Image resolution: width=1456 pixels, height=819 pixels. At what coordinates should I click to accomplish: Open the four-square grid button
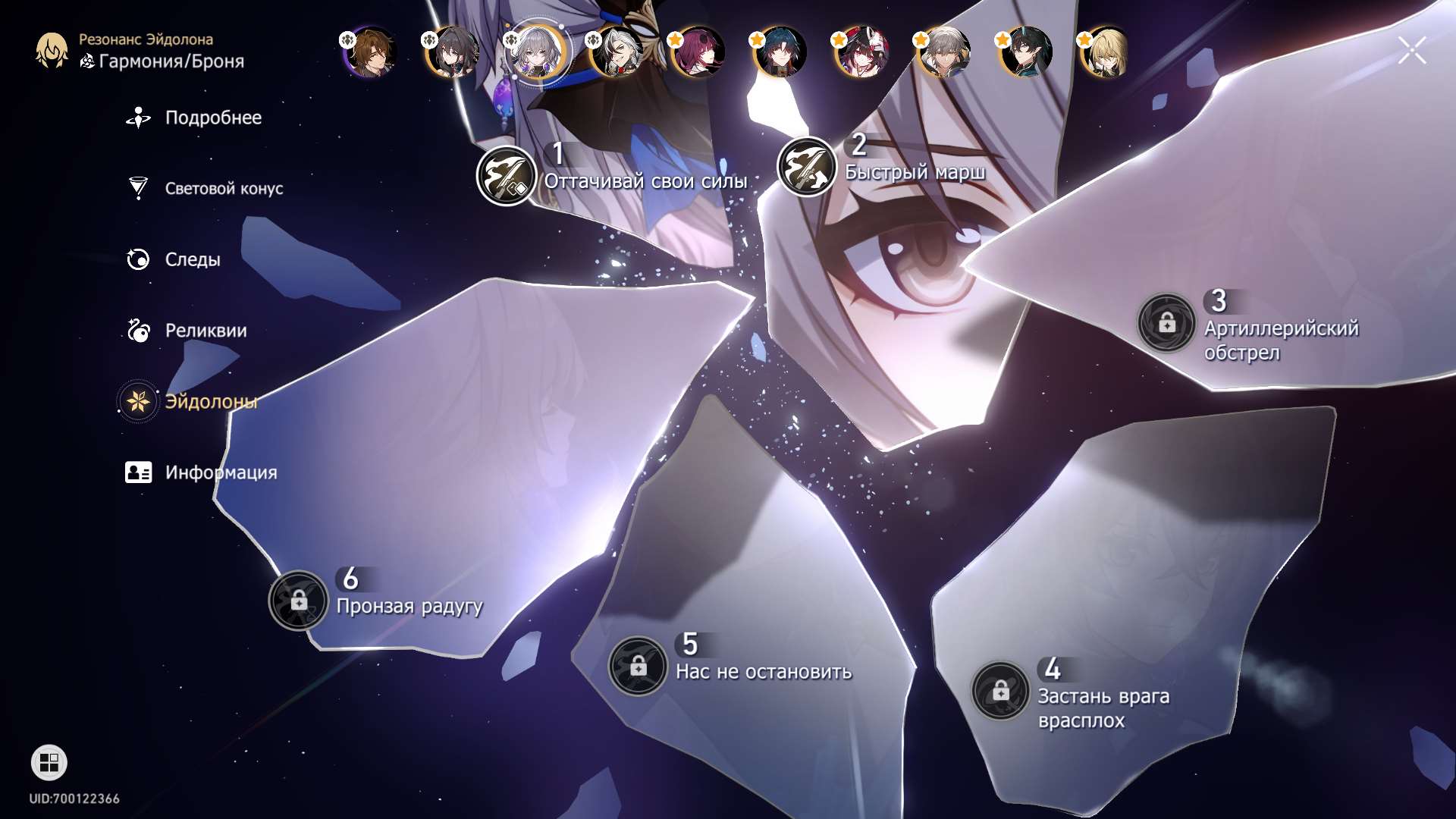click(49, 763)
